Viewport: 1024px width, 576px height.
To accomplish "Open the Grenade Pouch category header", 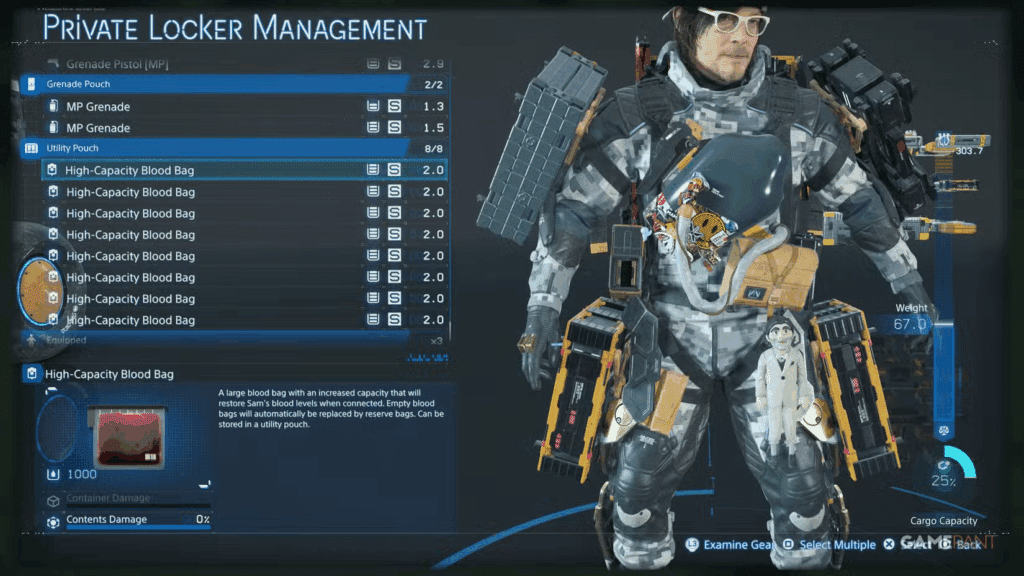I will [220, 84].
